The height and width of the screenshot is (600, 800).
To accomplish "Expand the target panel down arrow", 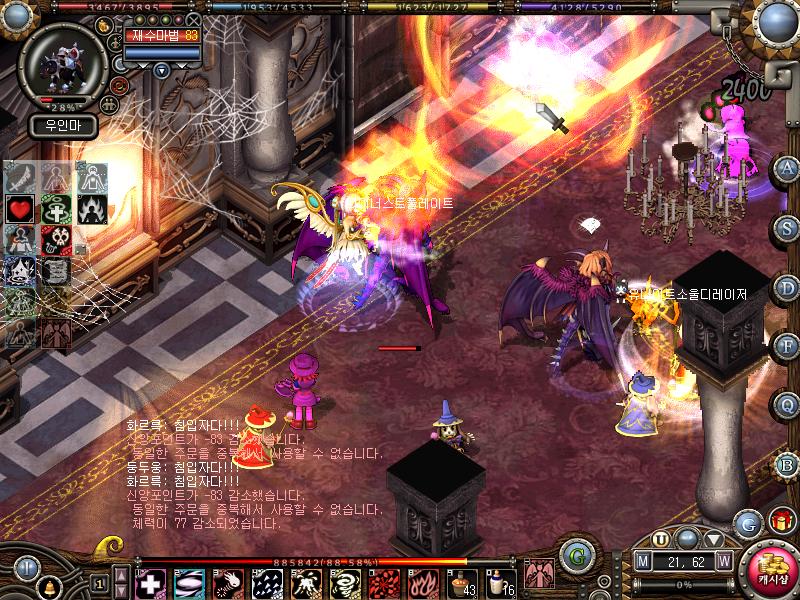I will click(x=161, y=70).
